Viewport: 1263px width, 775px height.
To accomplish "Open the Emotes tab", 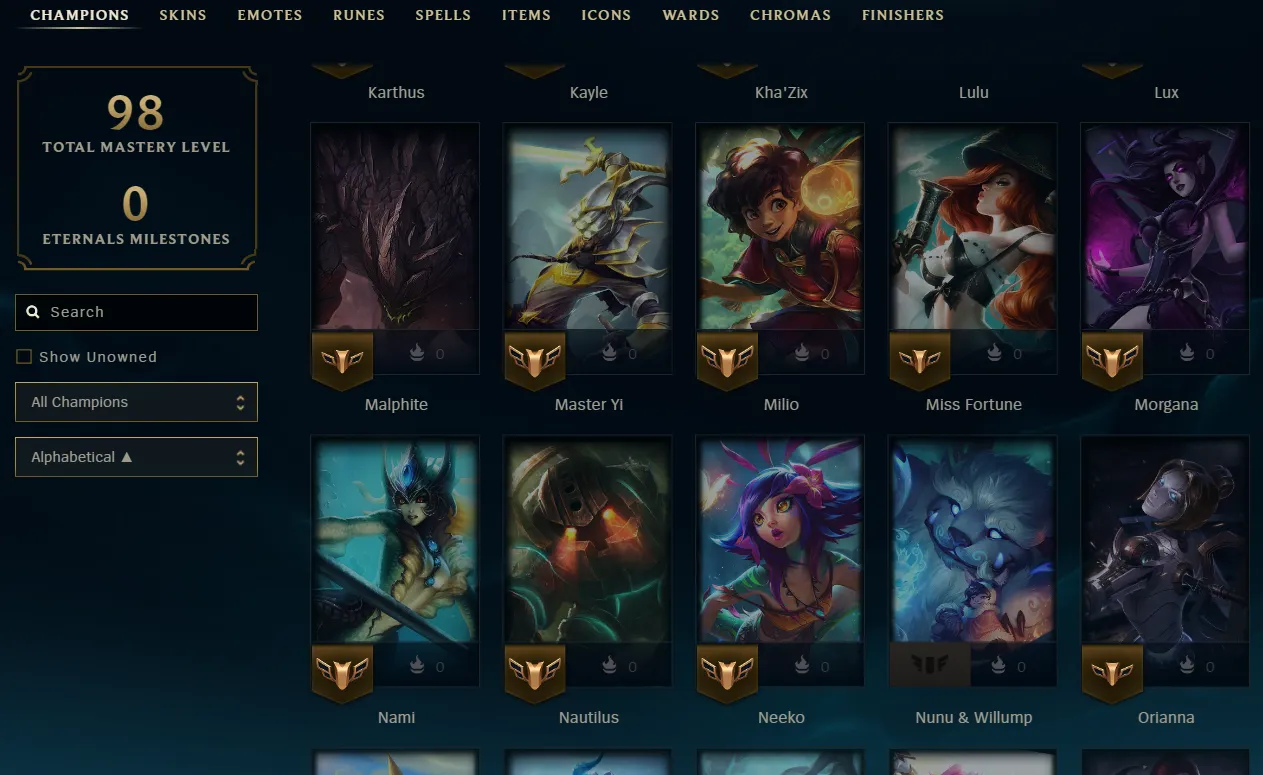I will tap(270, 15).
